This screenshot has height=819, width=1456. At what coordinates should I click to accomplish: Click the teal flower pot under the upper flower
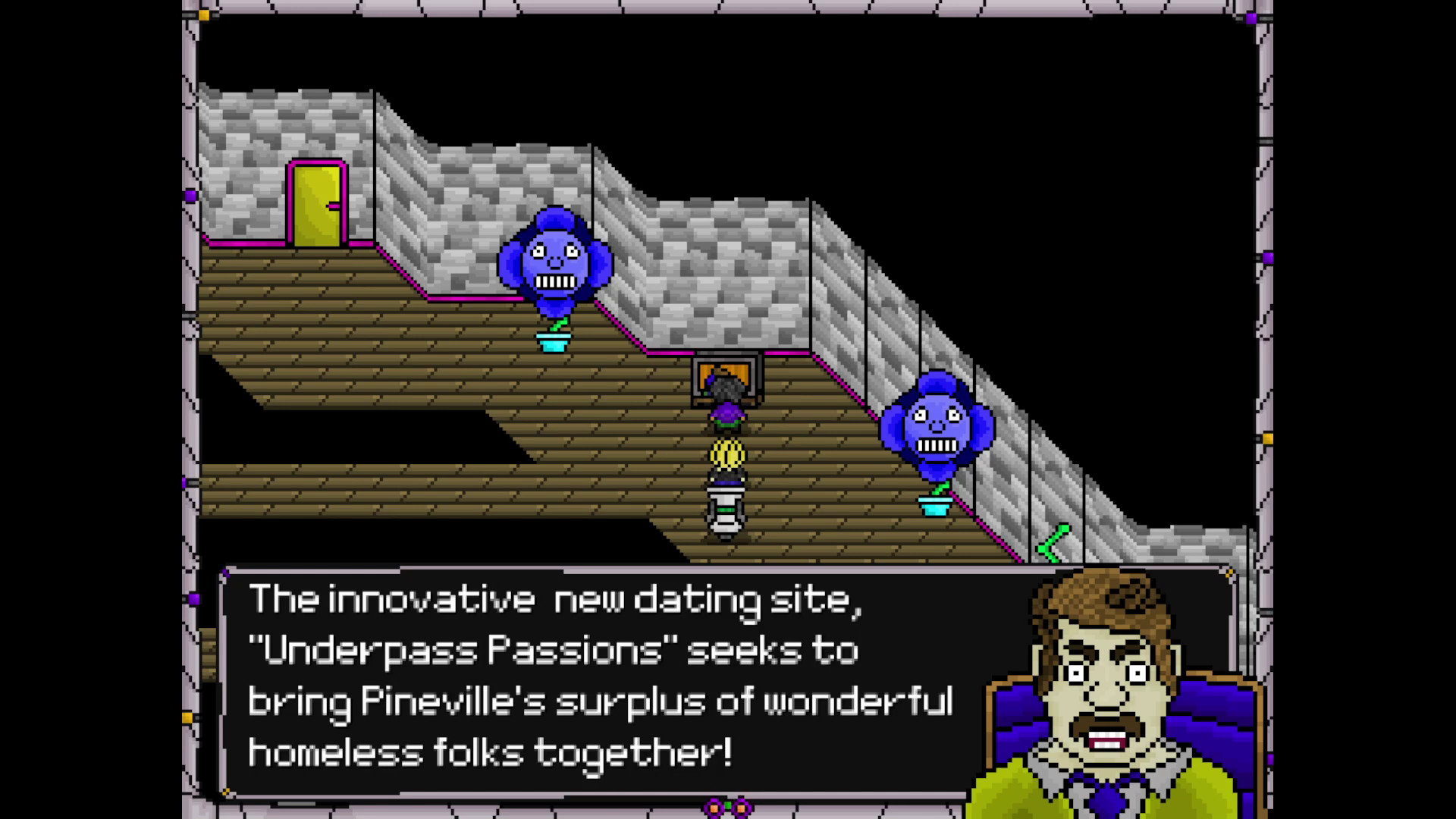coord(554,341)
